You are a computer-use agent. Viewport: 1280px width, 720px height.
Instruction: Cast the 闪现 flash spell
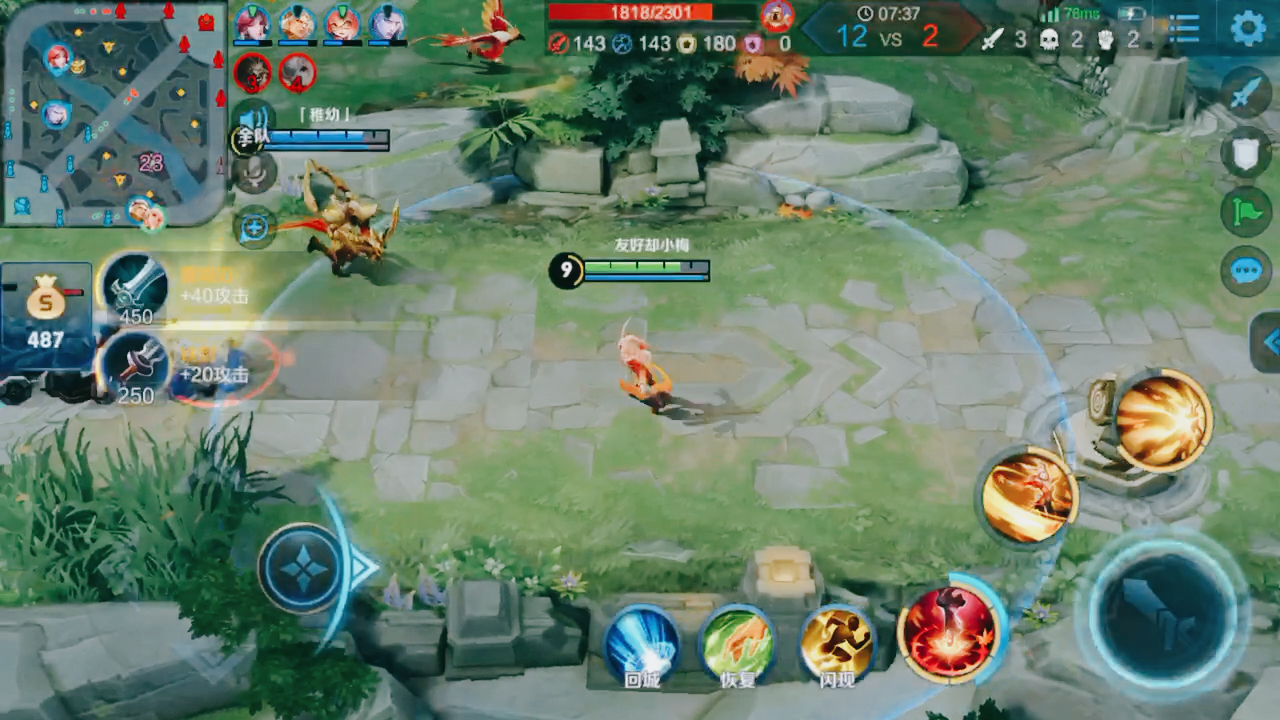tap(836, 644)
